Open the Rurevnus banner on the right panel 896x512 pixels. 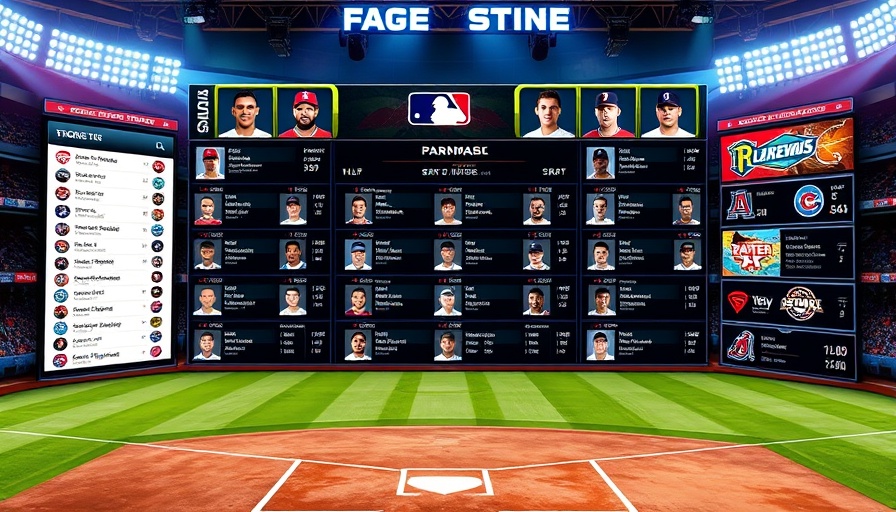click(786, 152)
